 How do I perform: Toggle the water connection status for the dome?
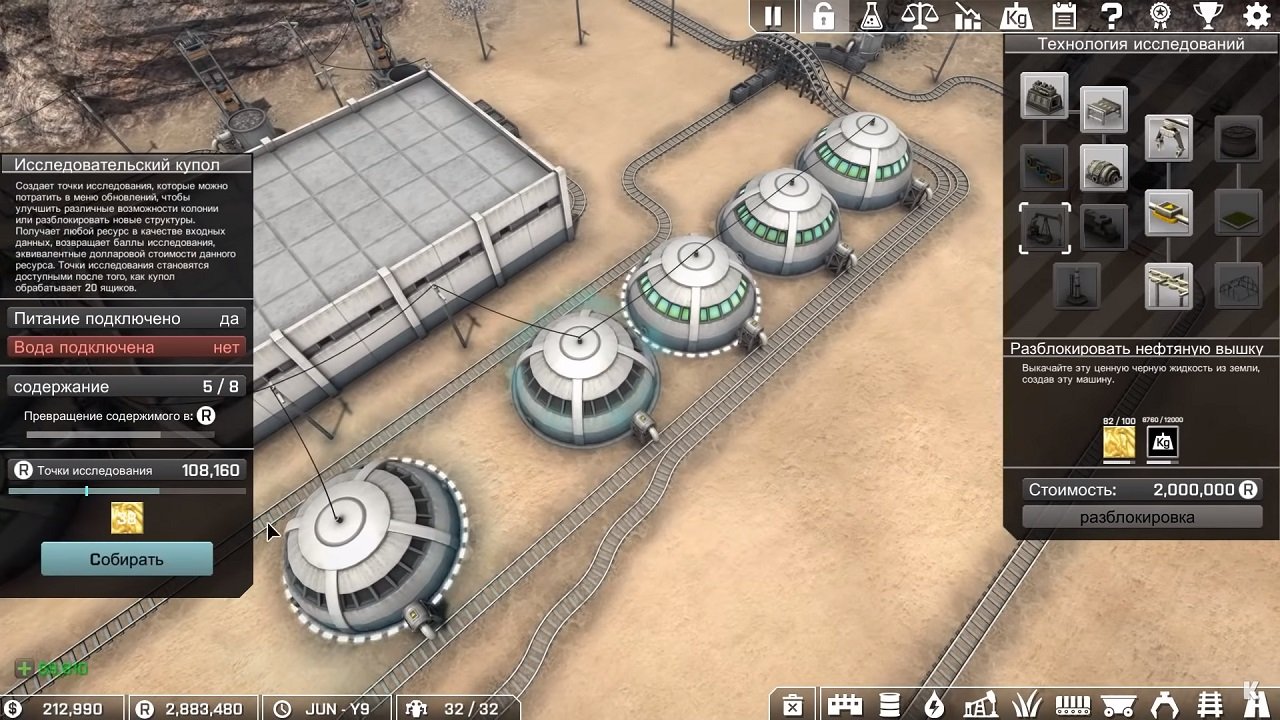125,347
